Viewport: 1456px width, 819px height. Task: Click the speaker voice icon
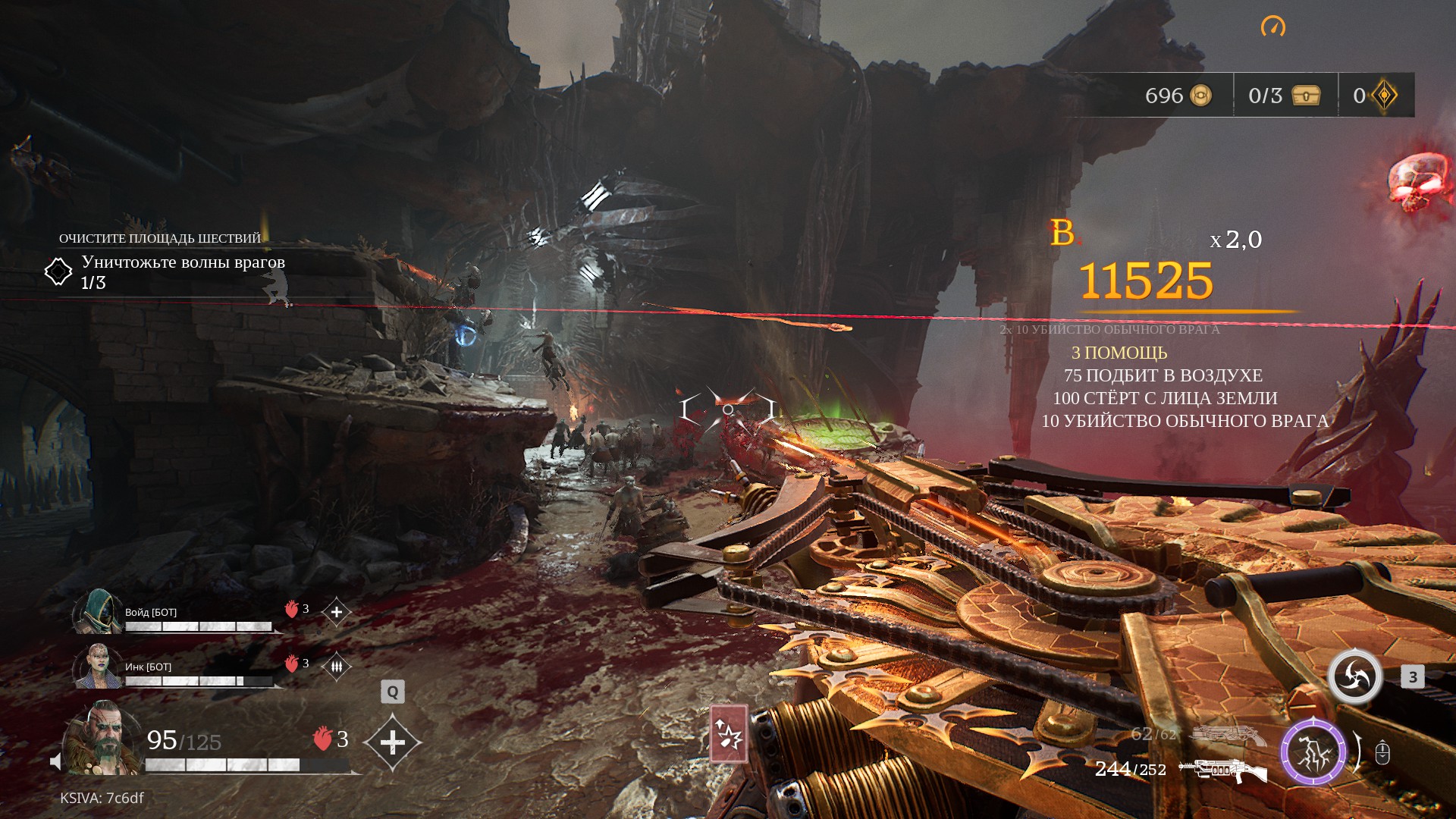coord(55,761)
